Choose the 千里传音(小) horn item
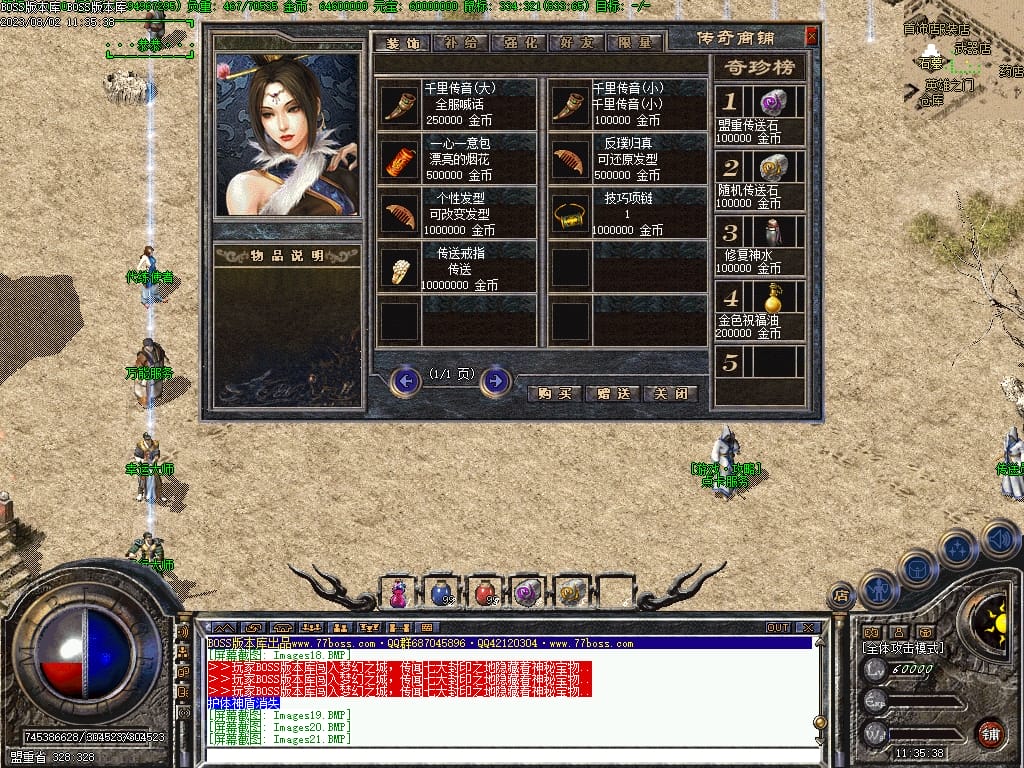 click(x=571, y=104)
